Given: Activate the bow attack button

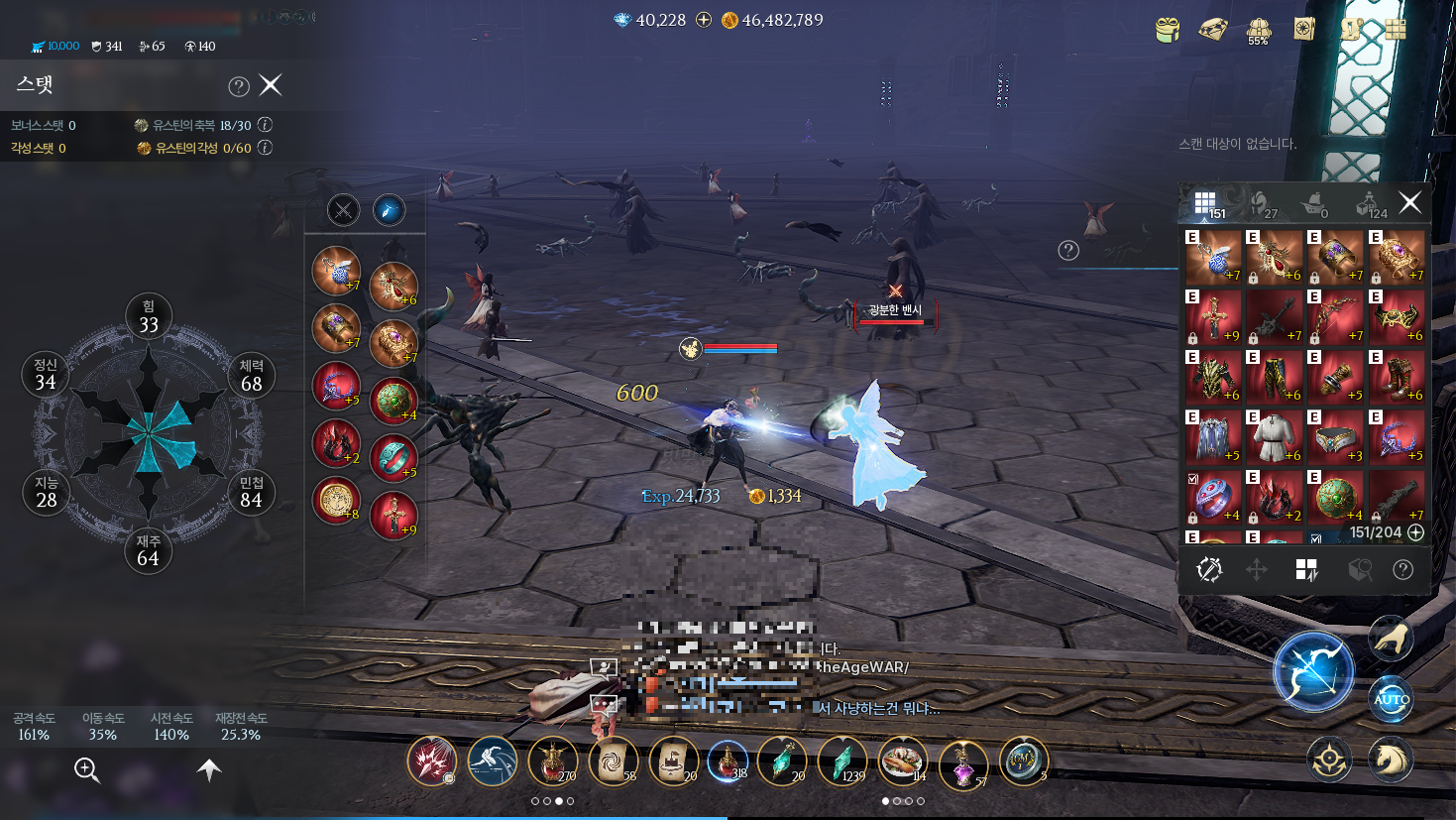Looking at the screenshot, I should (x=1313, y=672).
